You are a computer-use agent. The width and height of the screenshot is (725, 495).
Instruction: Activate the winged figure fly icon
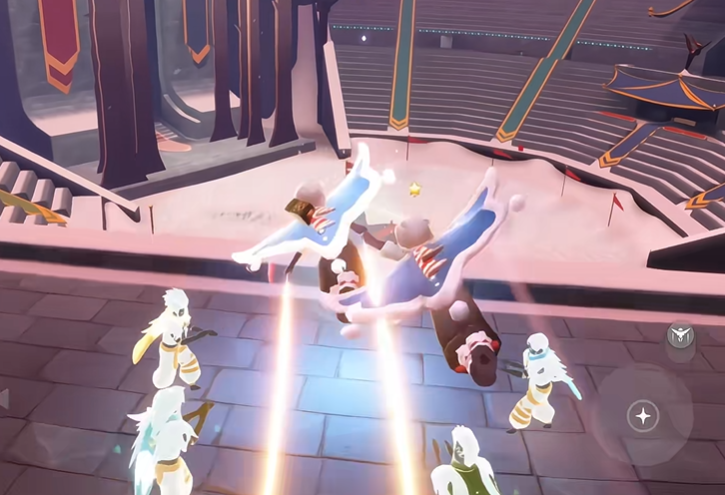pyautogui.click(x=680, y=336)
